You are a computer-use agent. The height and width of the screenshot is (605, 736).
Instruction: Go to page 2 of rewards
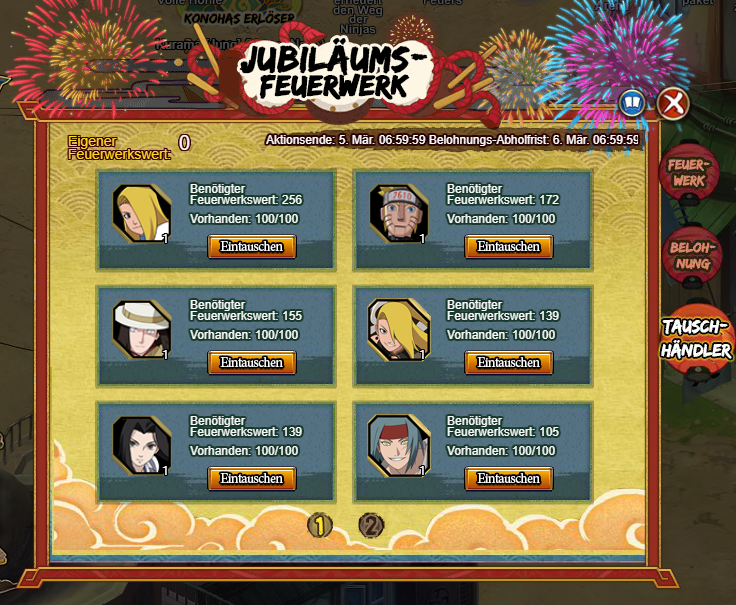(371, 524)
